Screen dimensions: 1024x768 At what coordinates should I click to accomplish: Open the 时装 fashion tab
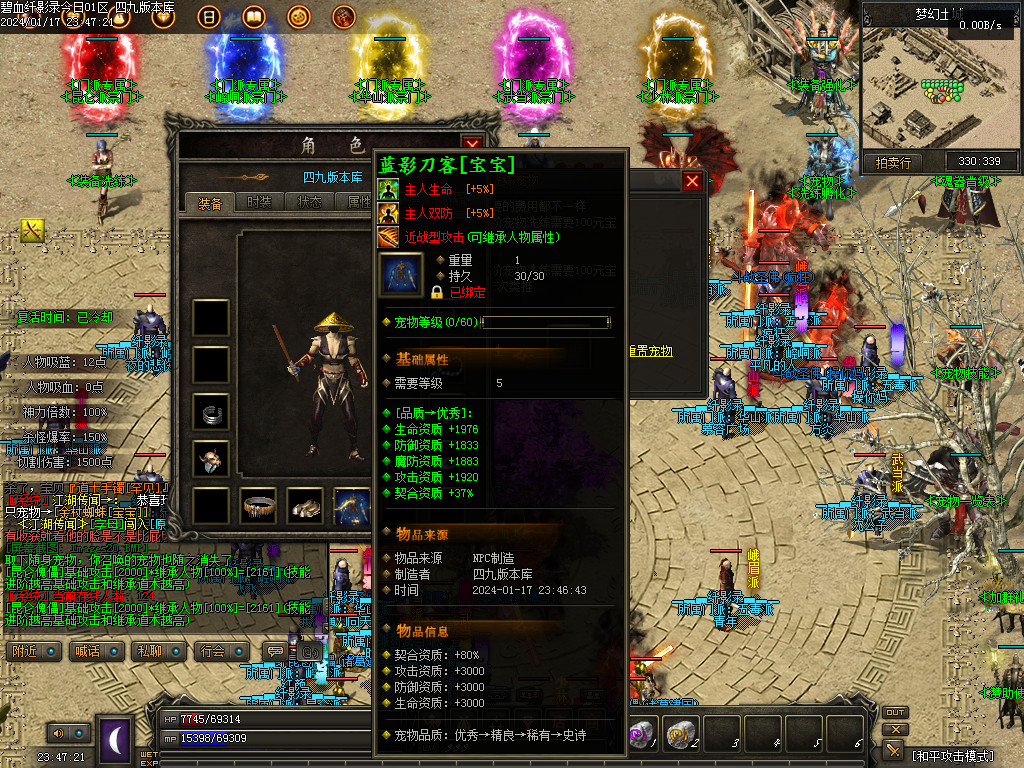(x=259, y=202)
